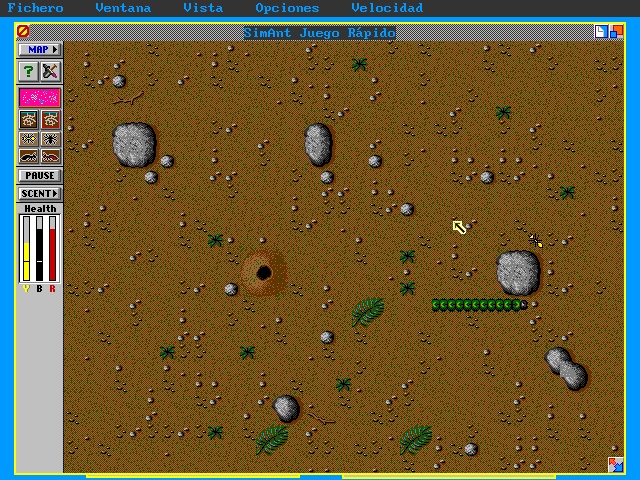This screenshot has width=640, height=480.
Task: Open the Fichero menu
Action: (35, 8)
